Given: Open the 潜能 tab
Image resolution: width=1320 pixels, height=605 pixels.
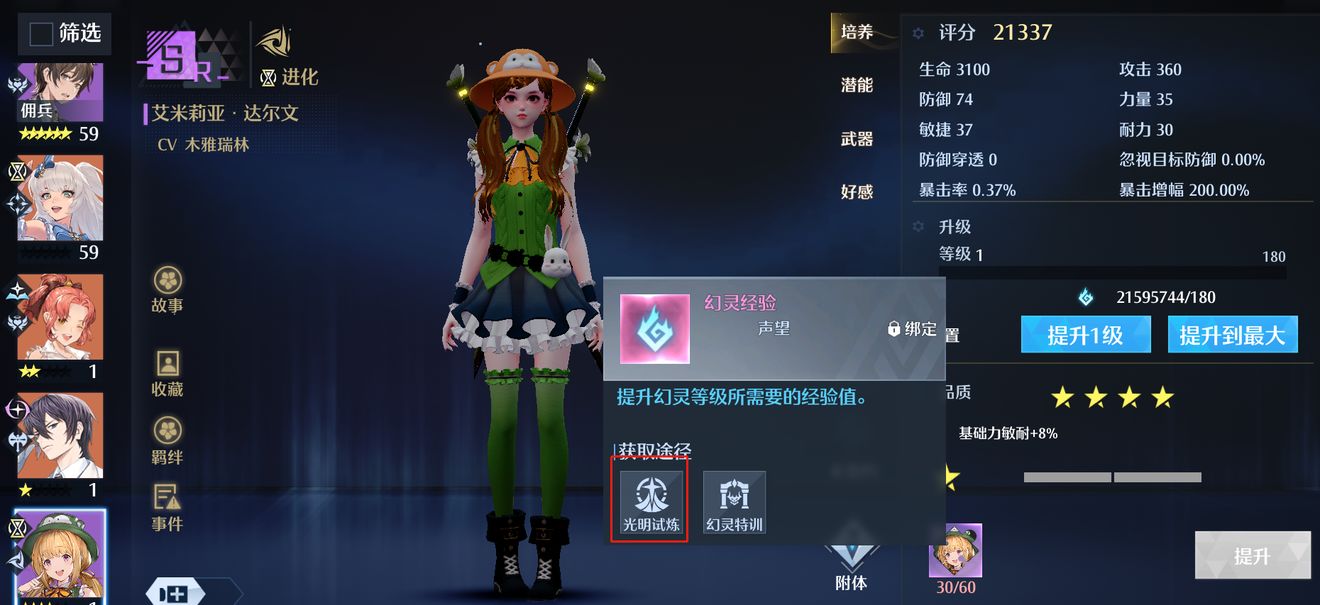Looking at the screenshot, I should [856, 86].
